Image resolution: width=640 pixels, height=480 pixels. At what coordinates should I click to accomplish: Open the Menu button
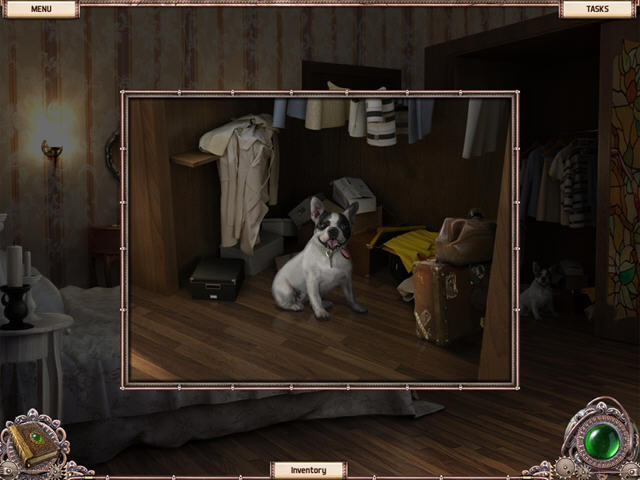click(40, 9)
